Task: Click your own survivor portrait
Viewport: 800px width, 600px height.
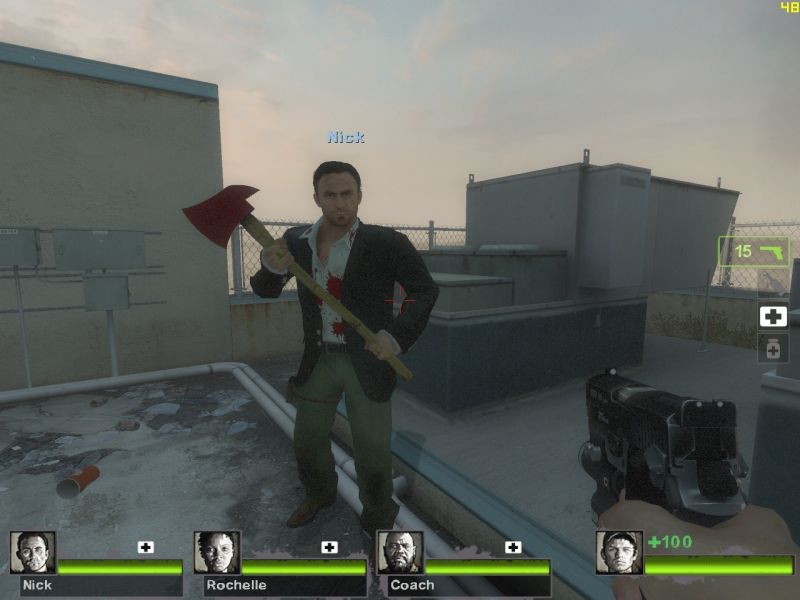Action: (x=619, y=553)
